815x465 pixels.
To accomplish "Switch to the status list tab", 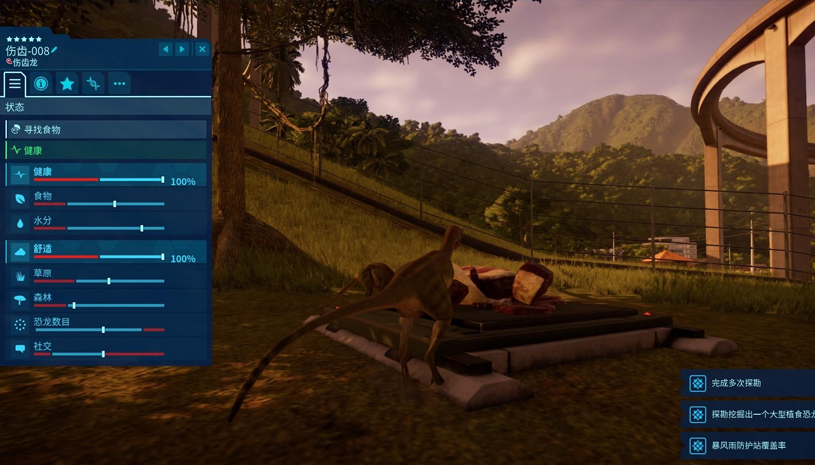I will (15, 84).
